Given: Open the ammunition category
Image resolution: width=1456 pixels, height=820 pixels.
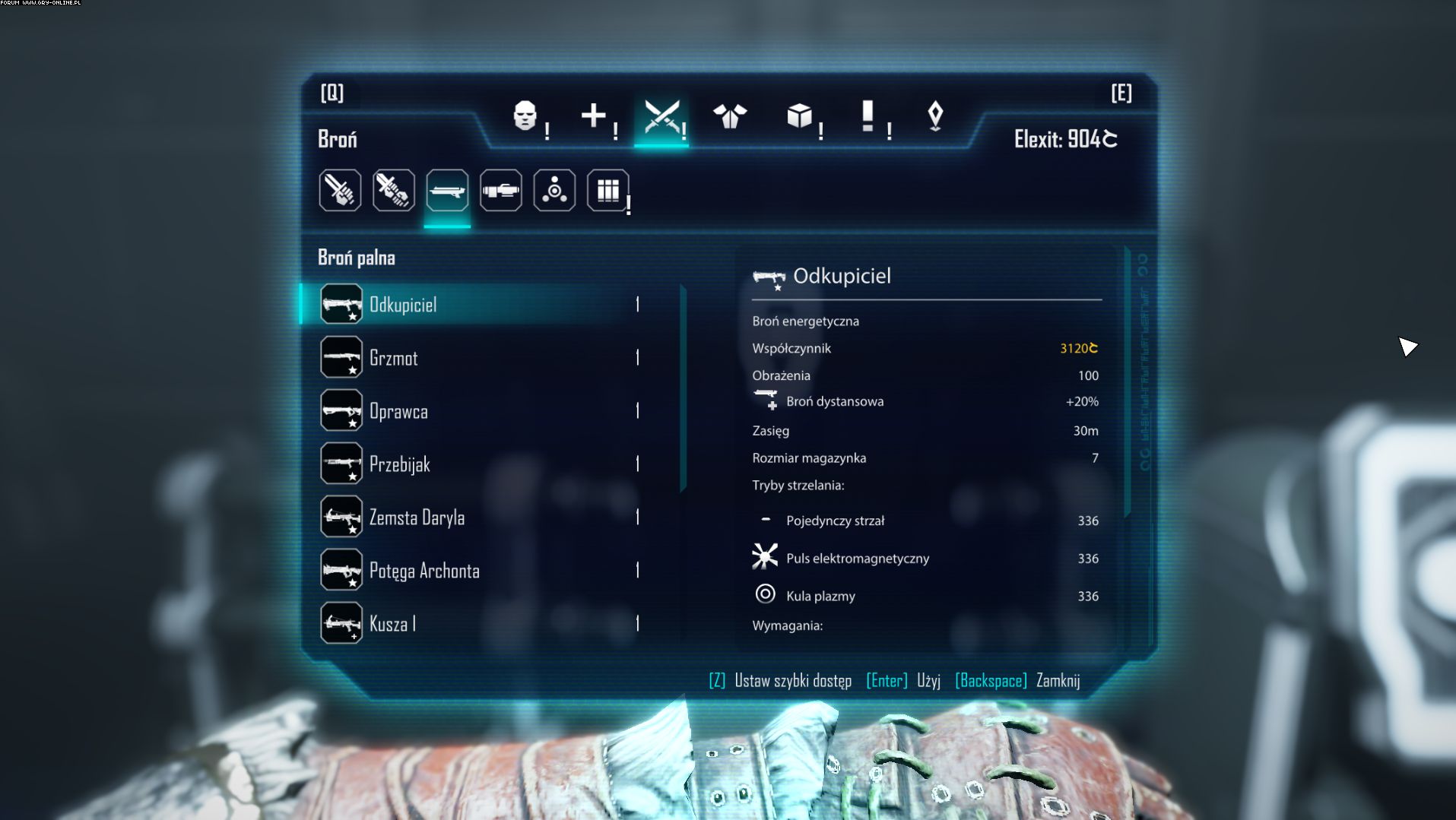Looking at the screenshot, I should (608, 190).
